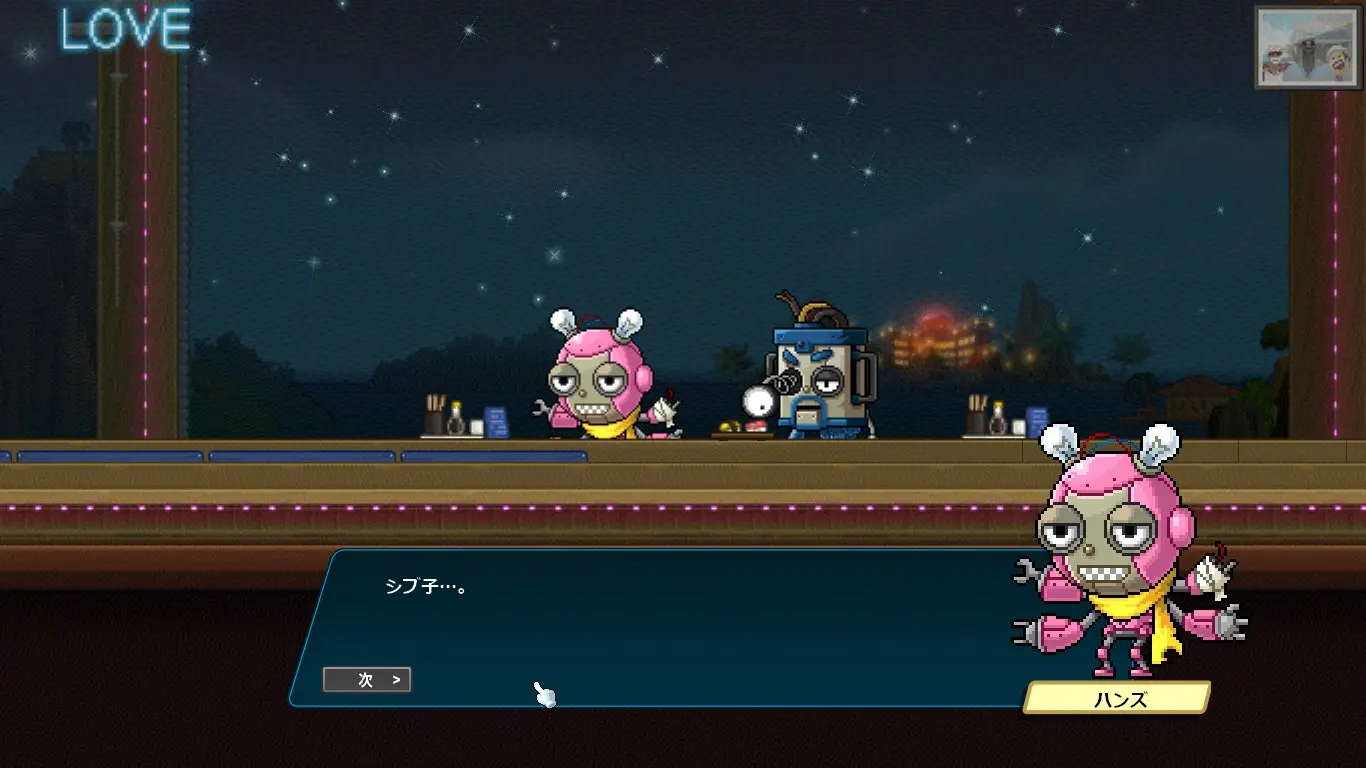
Task: Open the photo thumbnail in the corner
Action: pos(1308,47)
